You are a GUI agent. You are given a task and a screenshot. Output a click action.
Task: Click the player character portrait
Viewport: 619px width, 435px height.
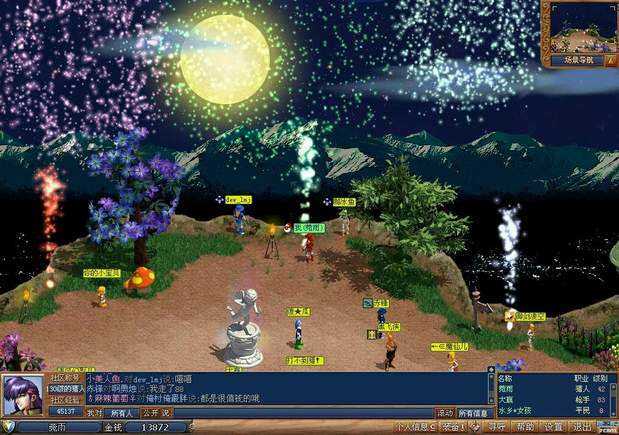tap(22, 396)
